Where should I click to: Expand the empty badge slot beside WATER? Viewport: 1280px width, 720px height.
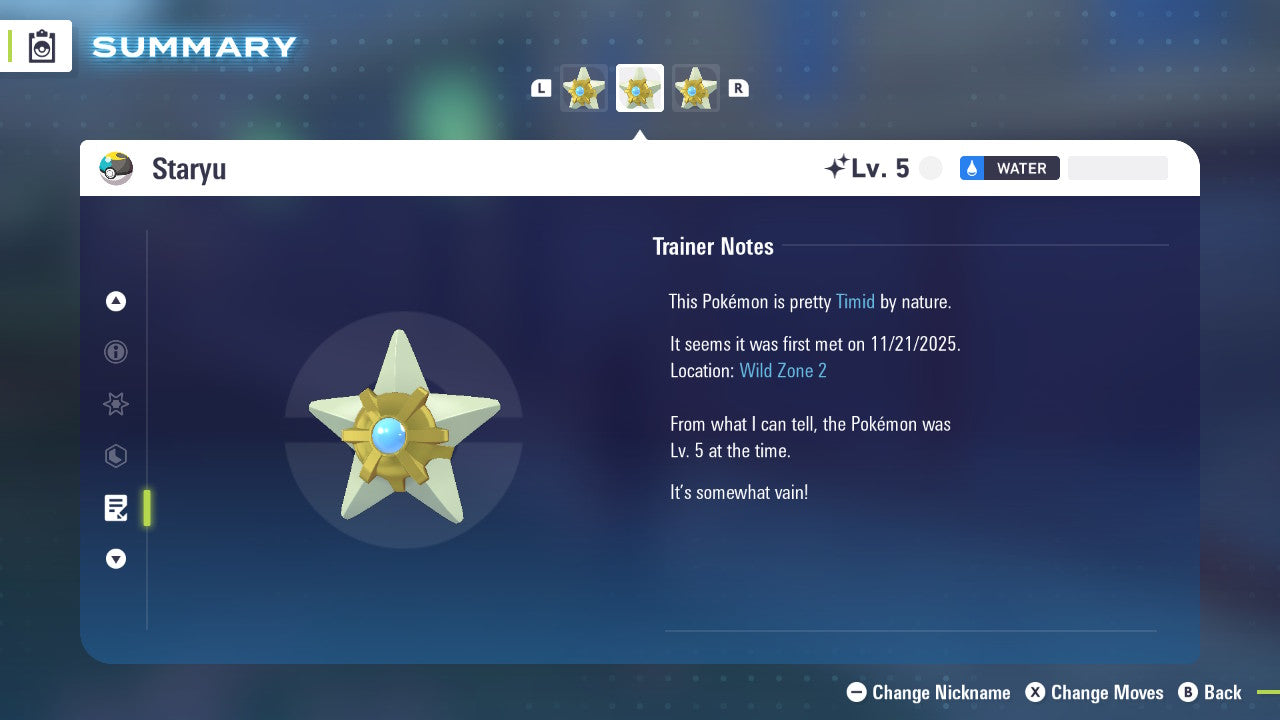(x=1117, y=168)
